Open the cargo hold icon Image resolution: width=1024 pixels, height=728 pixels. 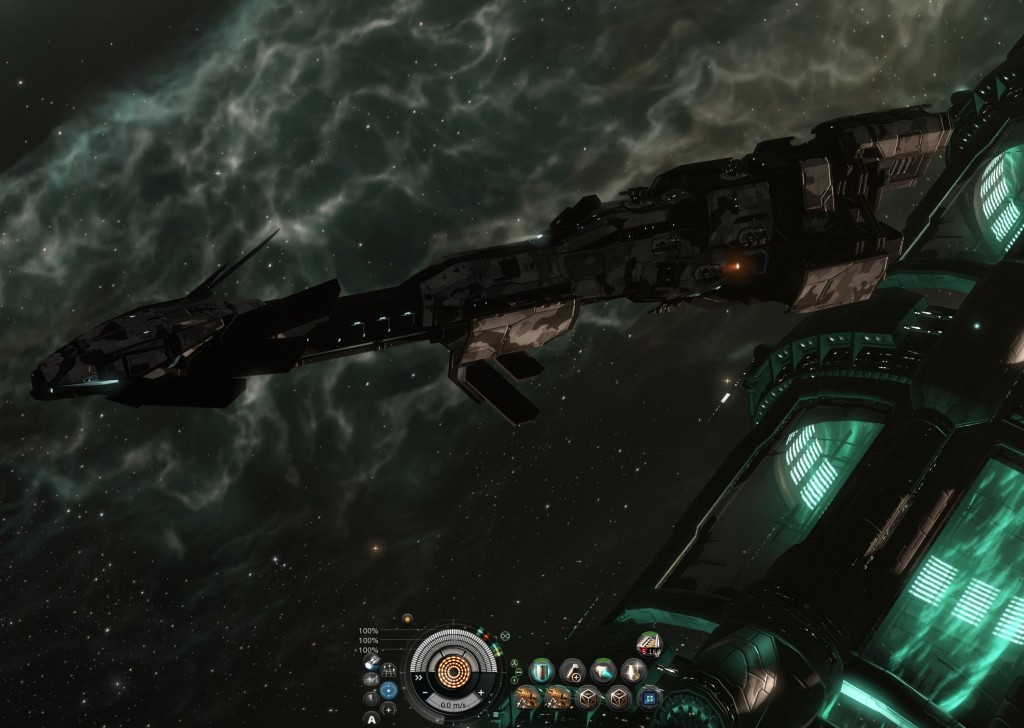coord(371,662)
